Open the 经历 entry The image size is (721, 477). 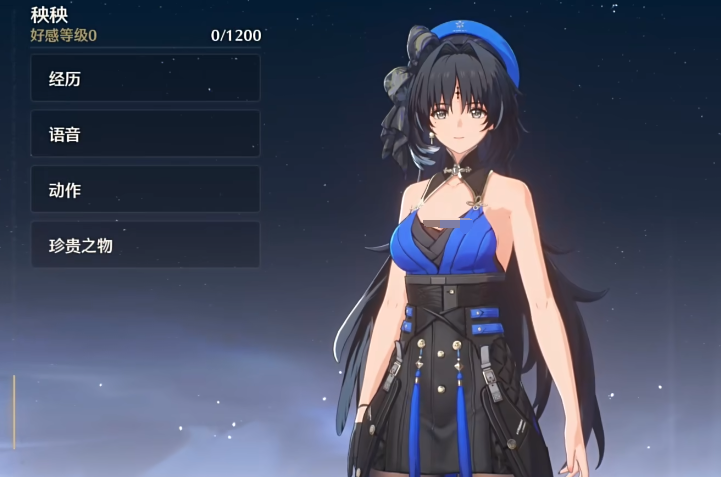pos(145,78)
